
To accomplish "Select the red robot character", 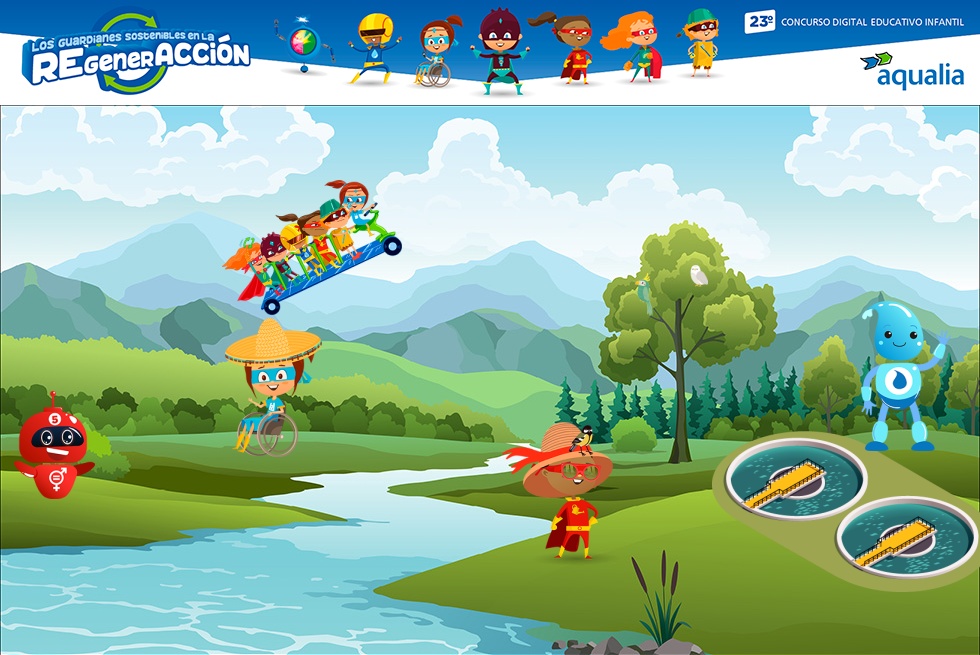I will (55, 446).
